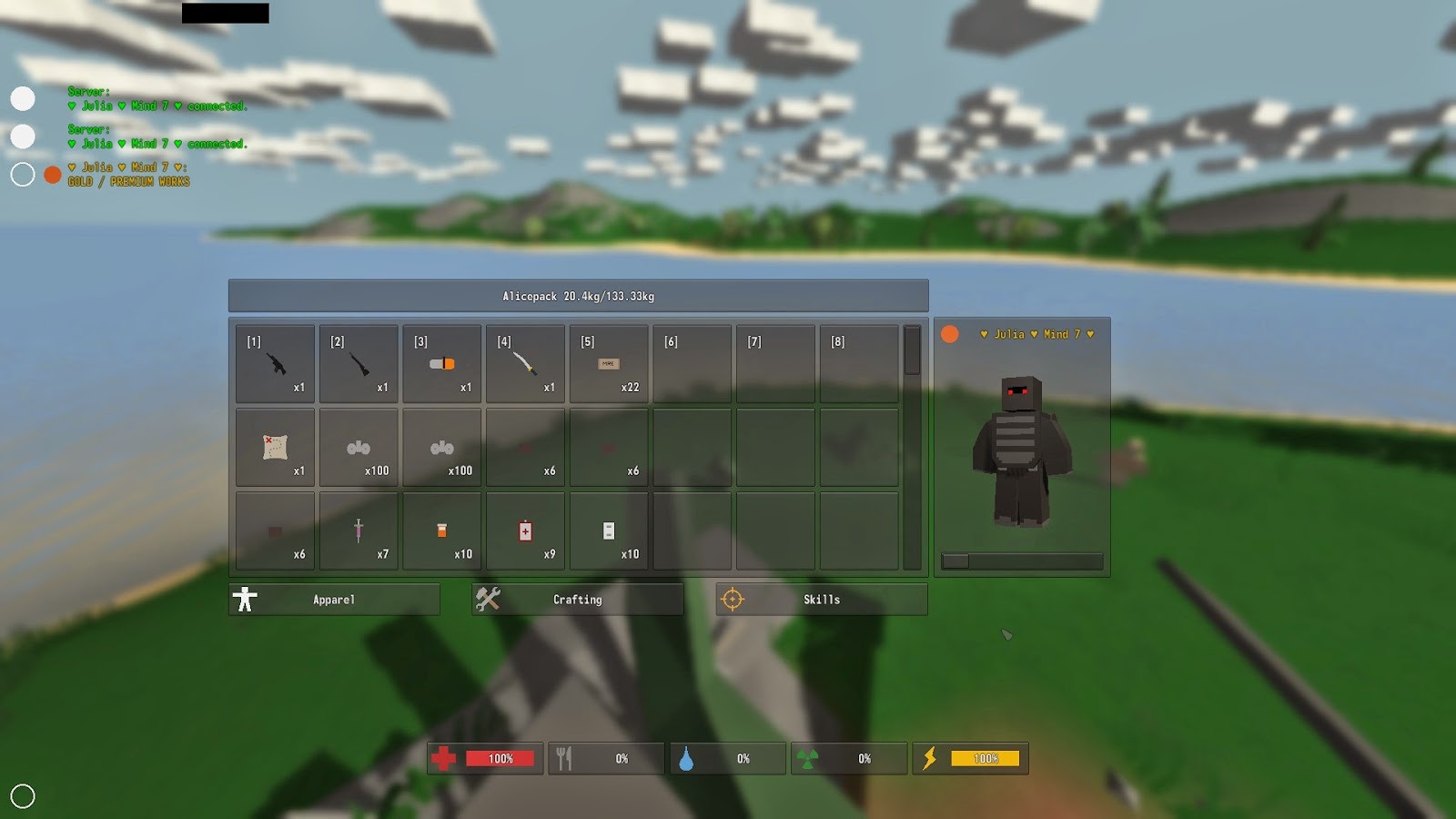The image size is (1456, 819).
Task: Select a stack of 100 ammo
Action: (359, 448)
